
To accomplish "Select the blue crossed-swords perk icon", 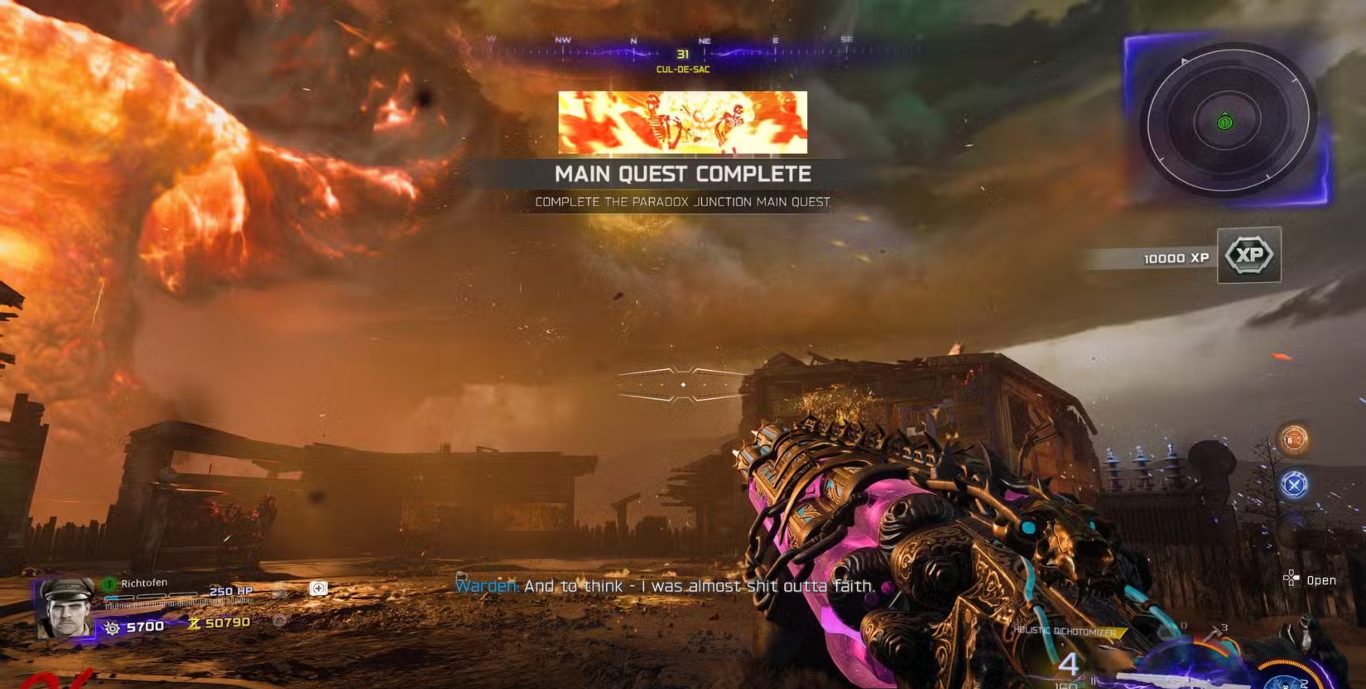I will pyautogui.click(x=1294, y=484).
